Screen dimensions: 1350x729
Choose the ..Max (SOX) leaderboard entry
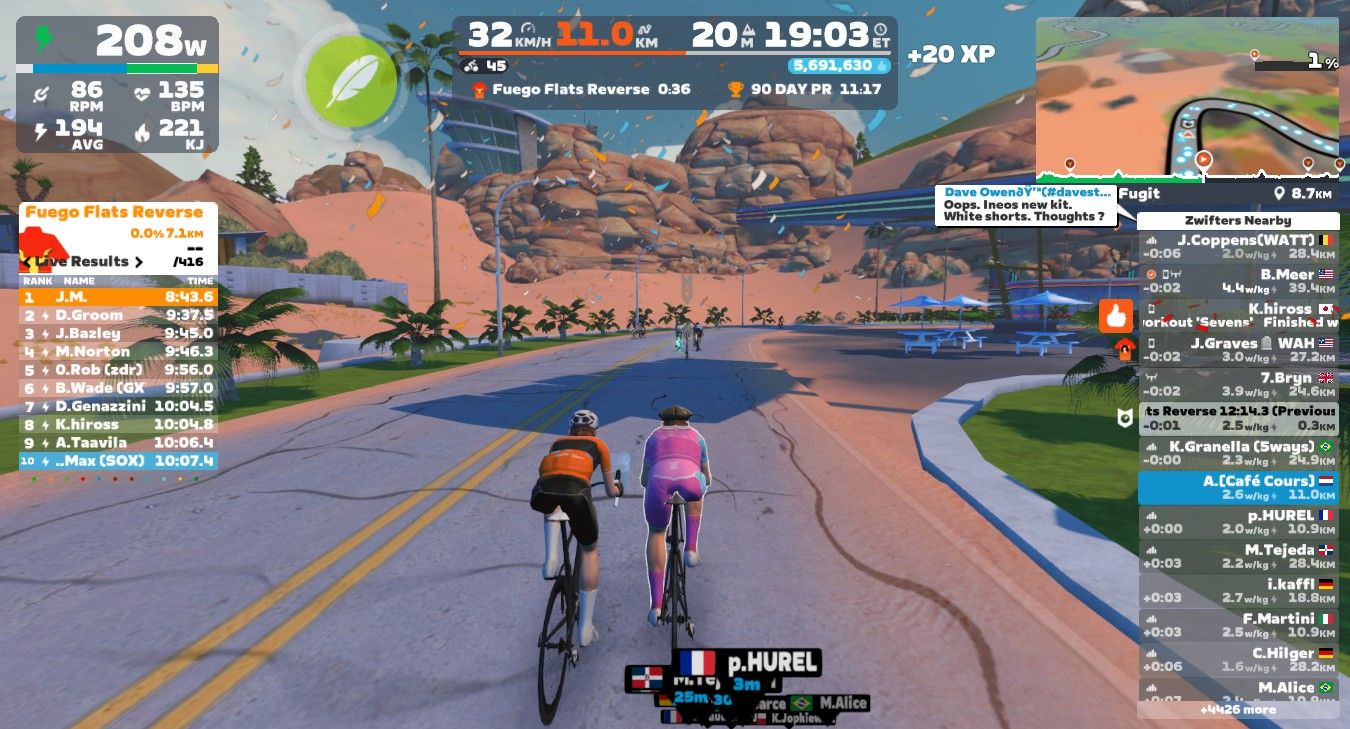click(x=118, y=461)
